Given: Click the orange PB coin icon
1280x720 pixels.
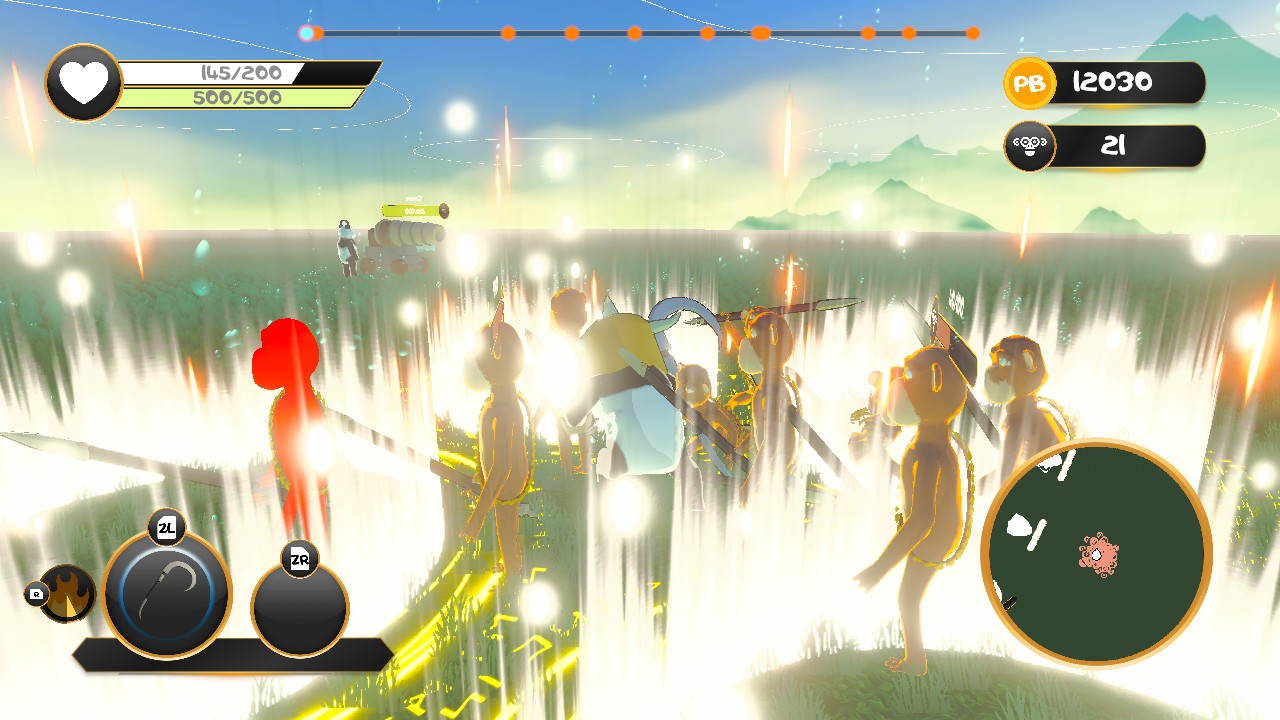Looking at the screenshot, I should (x=1032, y=84).
